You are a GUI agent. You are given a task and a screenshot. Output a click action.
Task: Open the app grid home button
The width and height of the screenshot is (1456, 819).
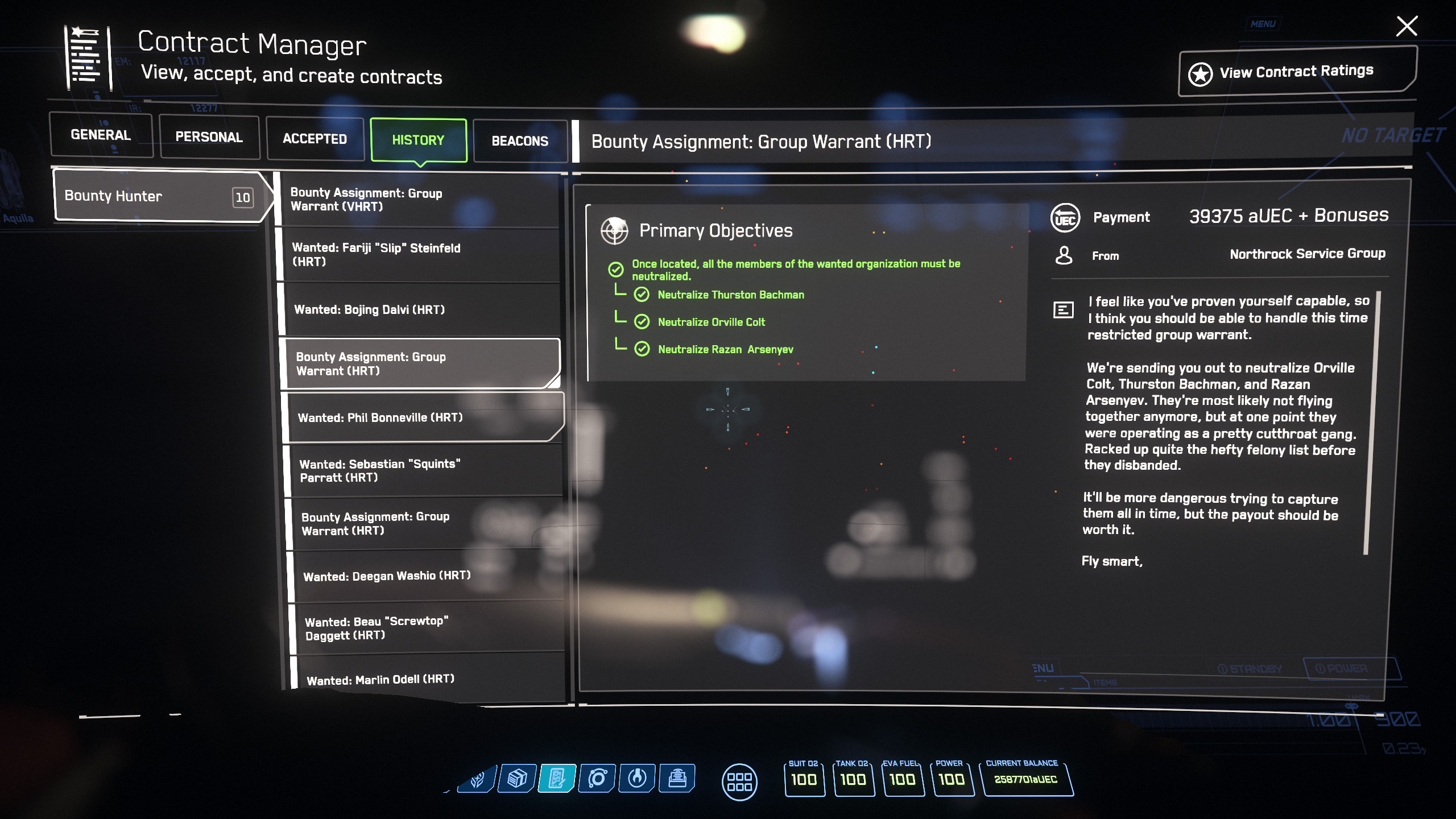point(739,782)
